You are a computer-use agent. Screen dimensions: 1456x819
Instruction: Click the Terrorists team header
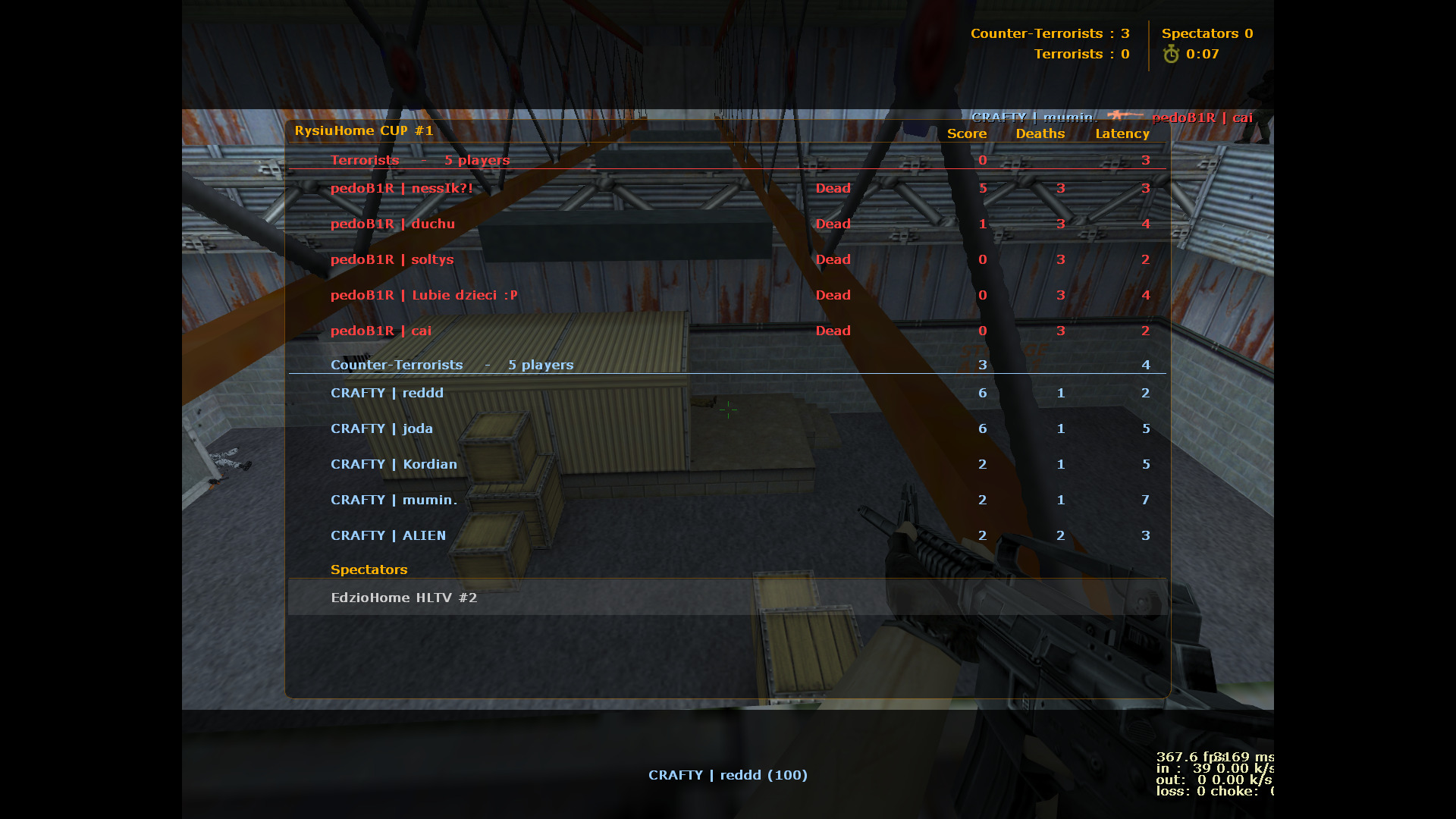(x=365, y=160)
